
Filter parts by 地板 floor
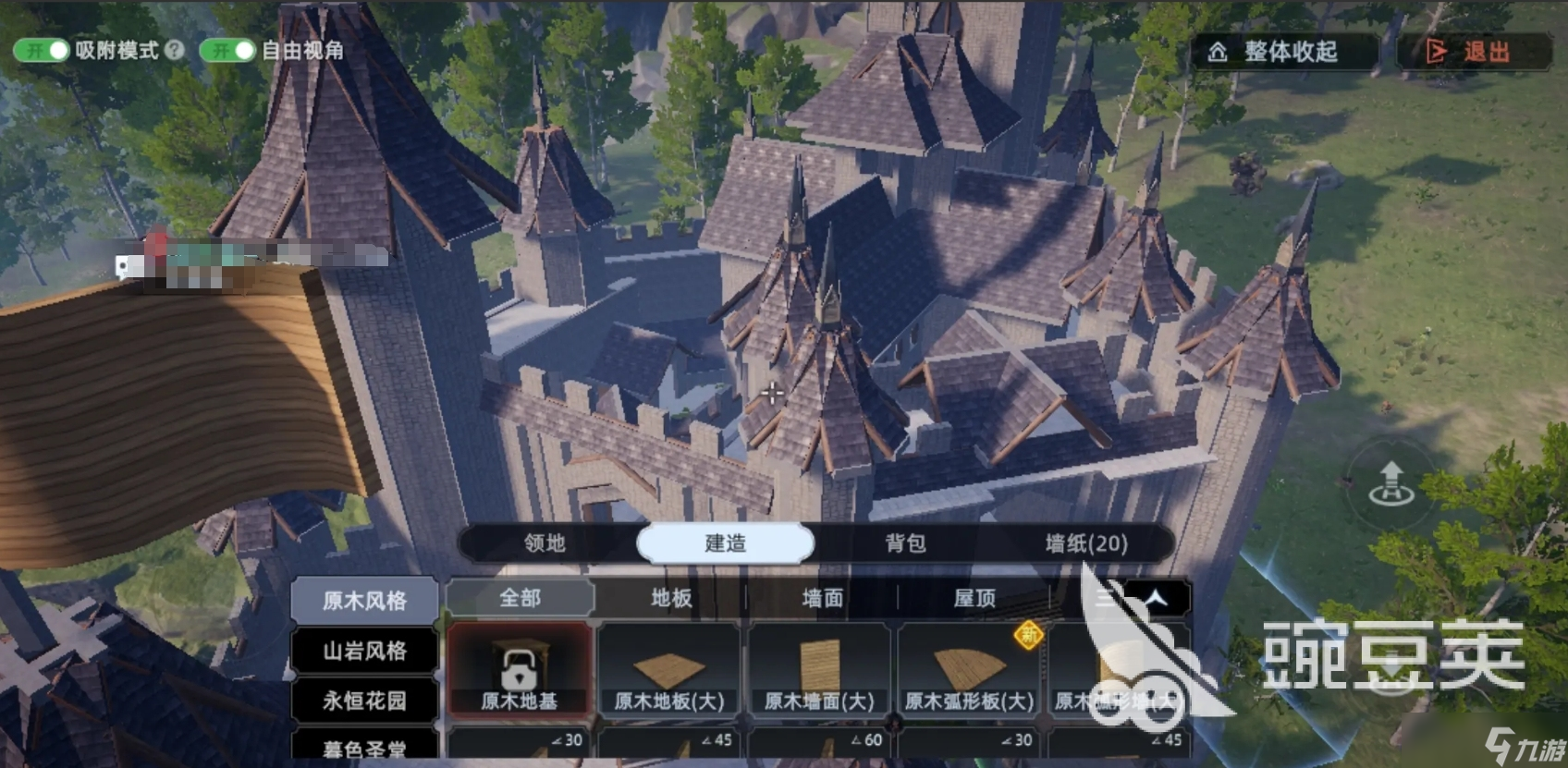tap(671, 599)
